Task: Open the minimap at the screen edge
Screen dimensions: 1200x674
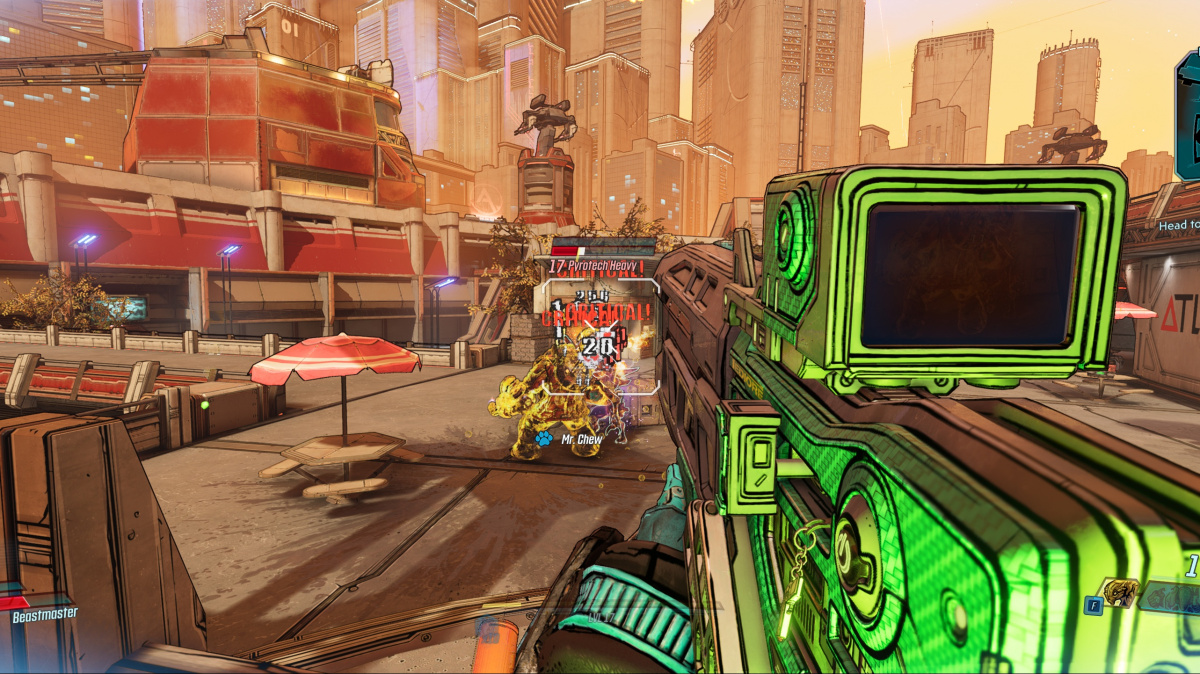Action: click(x=1188, y=116)
